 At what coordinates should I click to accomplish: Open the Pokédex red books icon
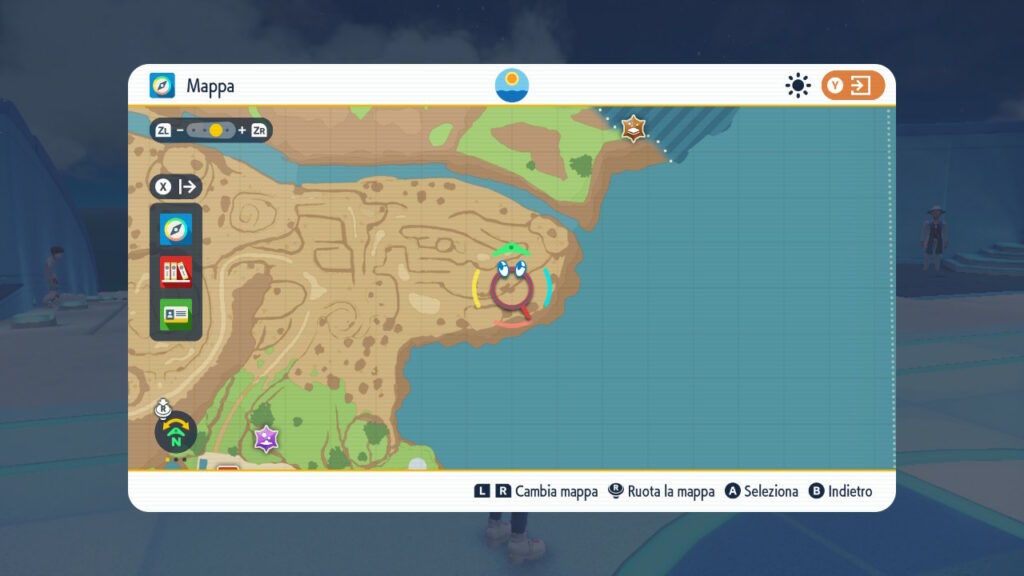tap(176, 272)
